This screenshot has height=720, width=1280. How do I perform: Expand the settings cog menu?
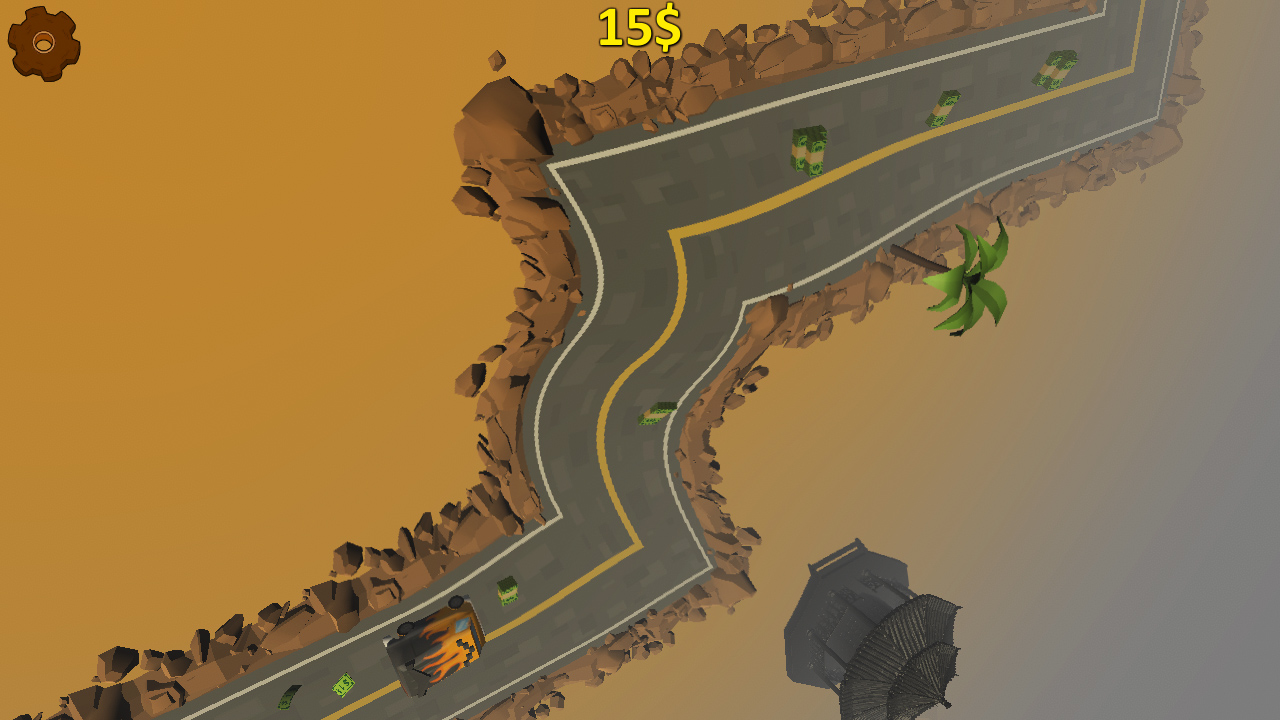pos(42,42)
